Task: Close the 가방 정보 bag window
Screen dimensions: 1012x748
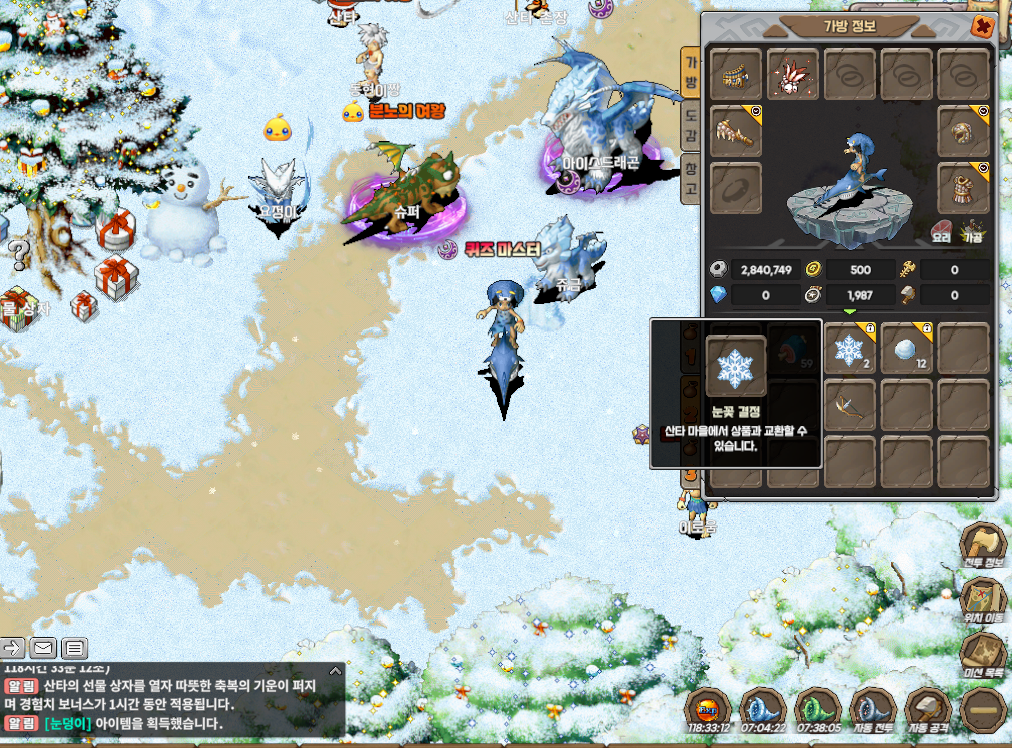Action: coord(982,27)
